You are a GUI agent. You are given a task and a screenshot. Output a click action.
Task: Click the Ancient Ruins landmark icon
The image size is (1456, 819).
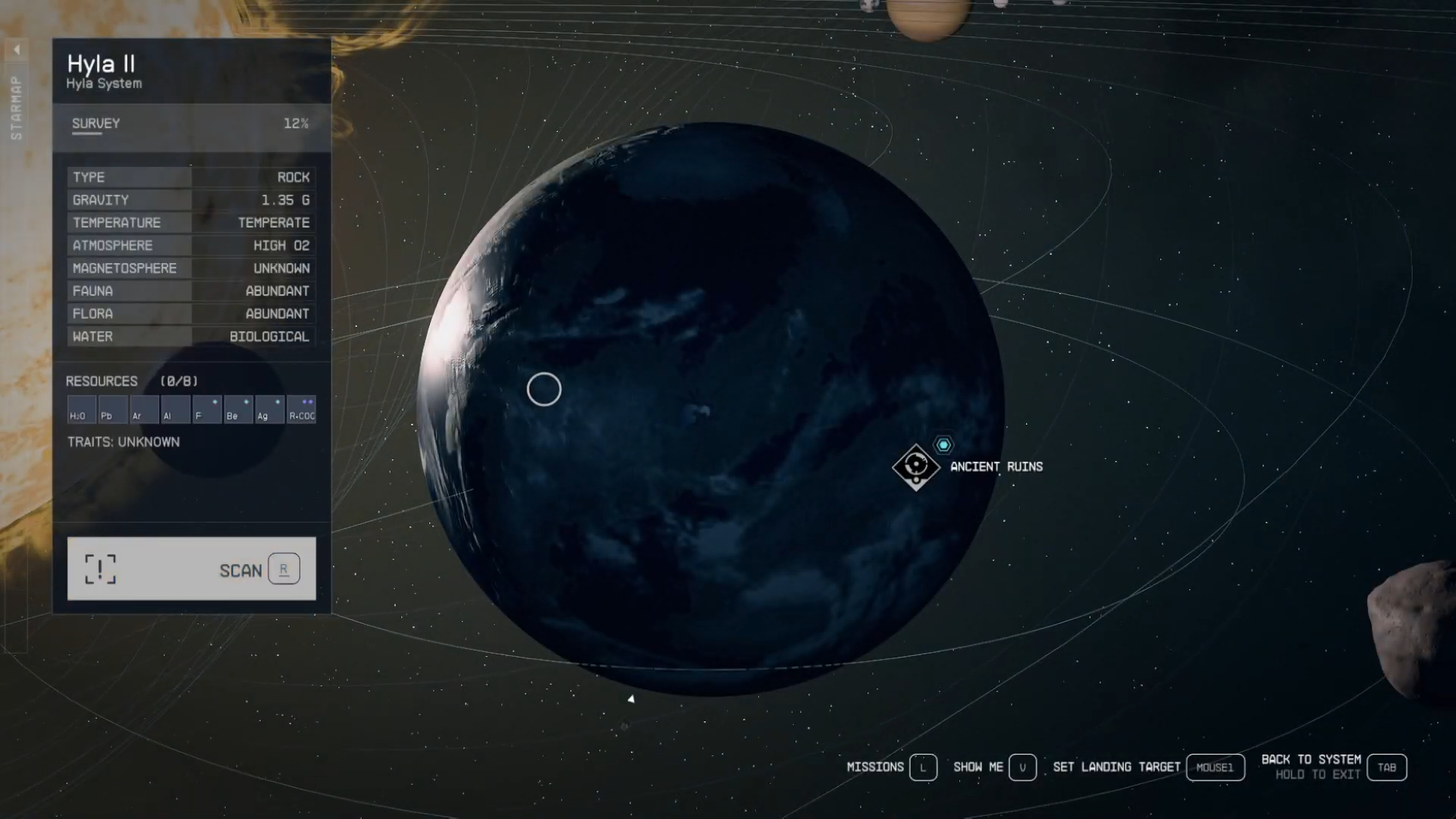[917, 467]
